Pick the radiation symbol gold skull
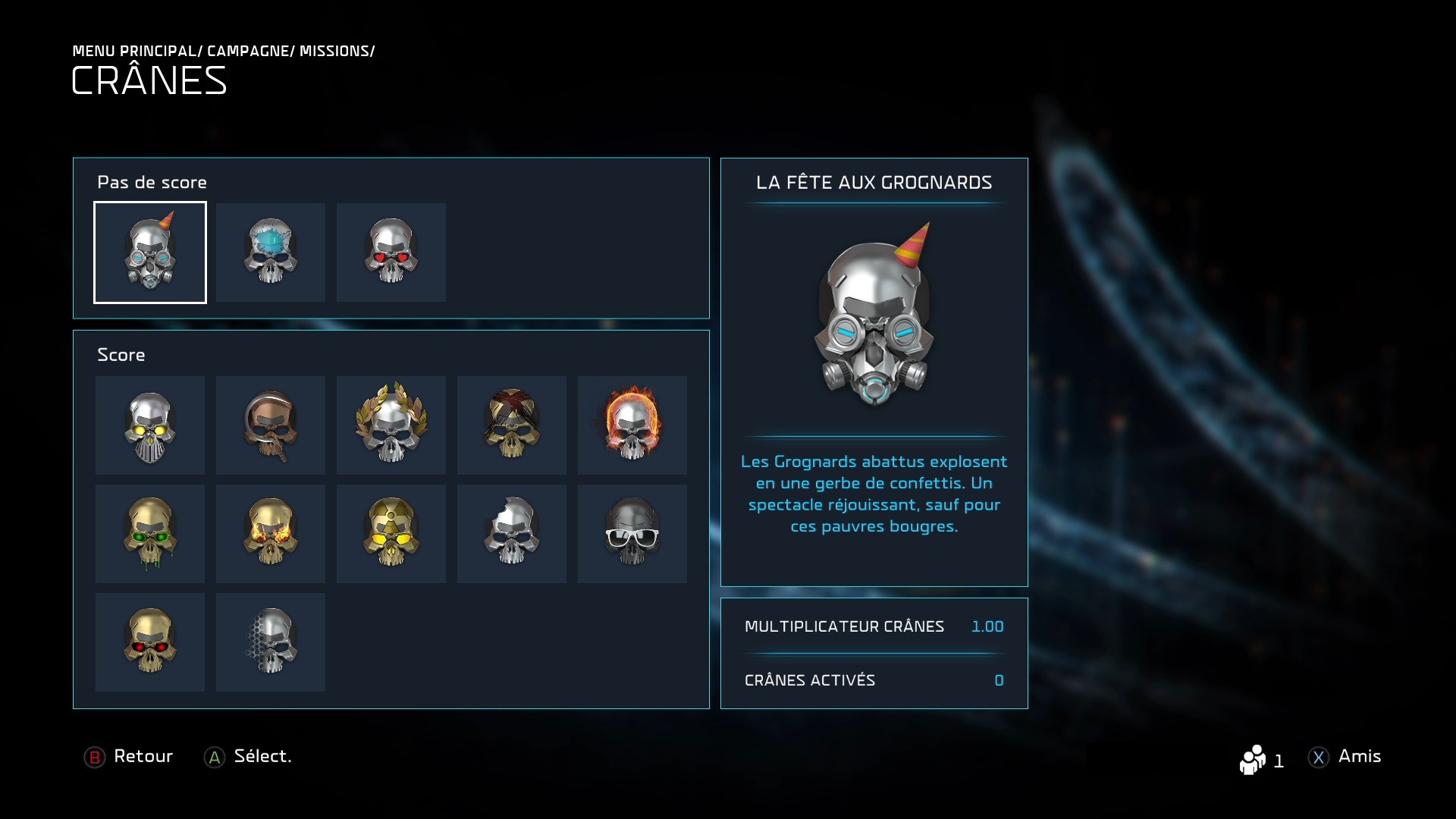This screenshot has height=819, width=1456. (x=391, y=534)
